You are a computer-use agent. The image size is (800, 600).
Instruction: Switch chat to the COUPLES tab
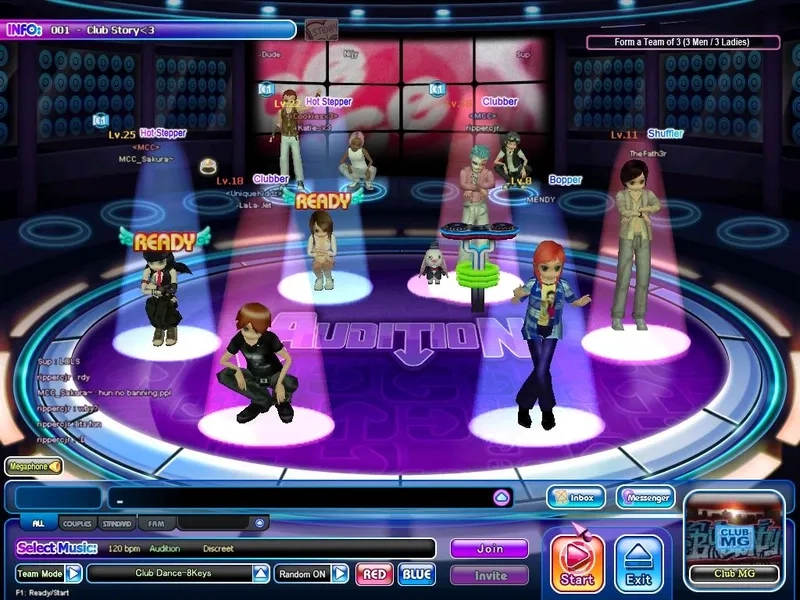pos(77,523)
